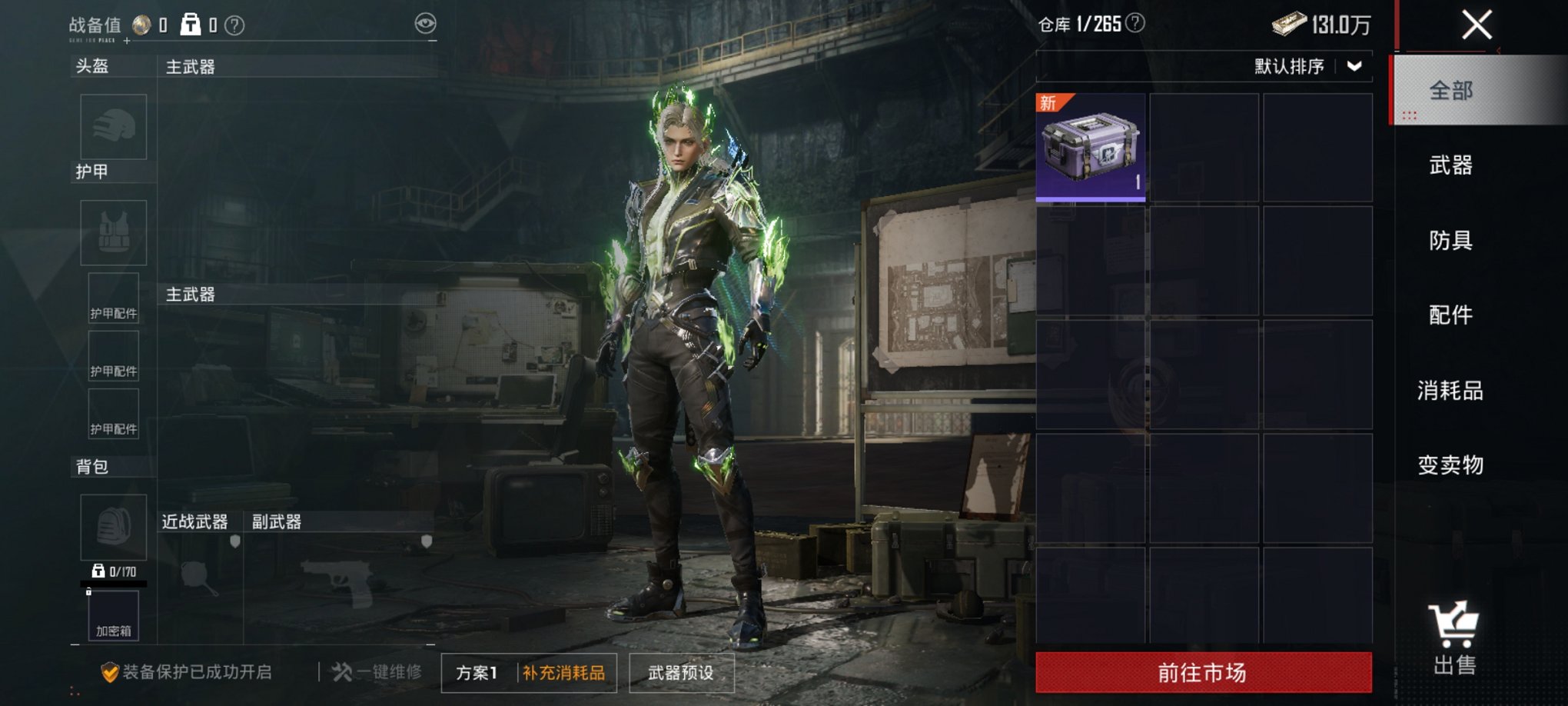The height and width of the screenshot is (706, 1568).
Task: Toggle the eye visibility icon
Action: click(x=425, y=24)
